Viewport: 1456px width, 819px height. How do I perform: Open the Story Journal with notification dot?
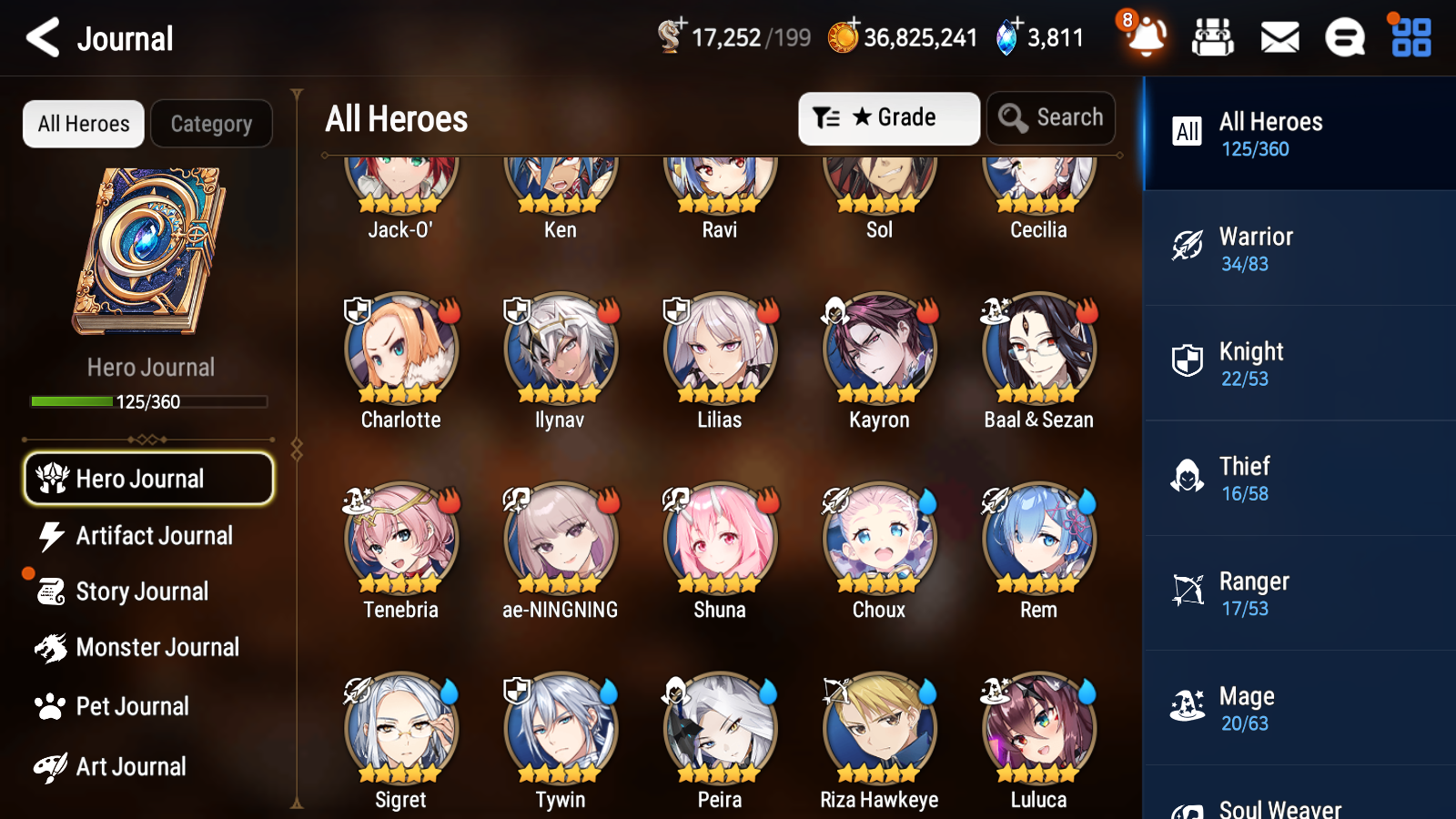click(141, 591)
